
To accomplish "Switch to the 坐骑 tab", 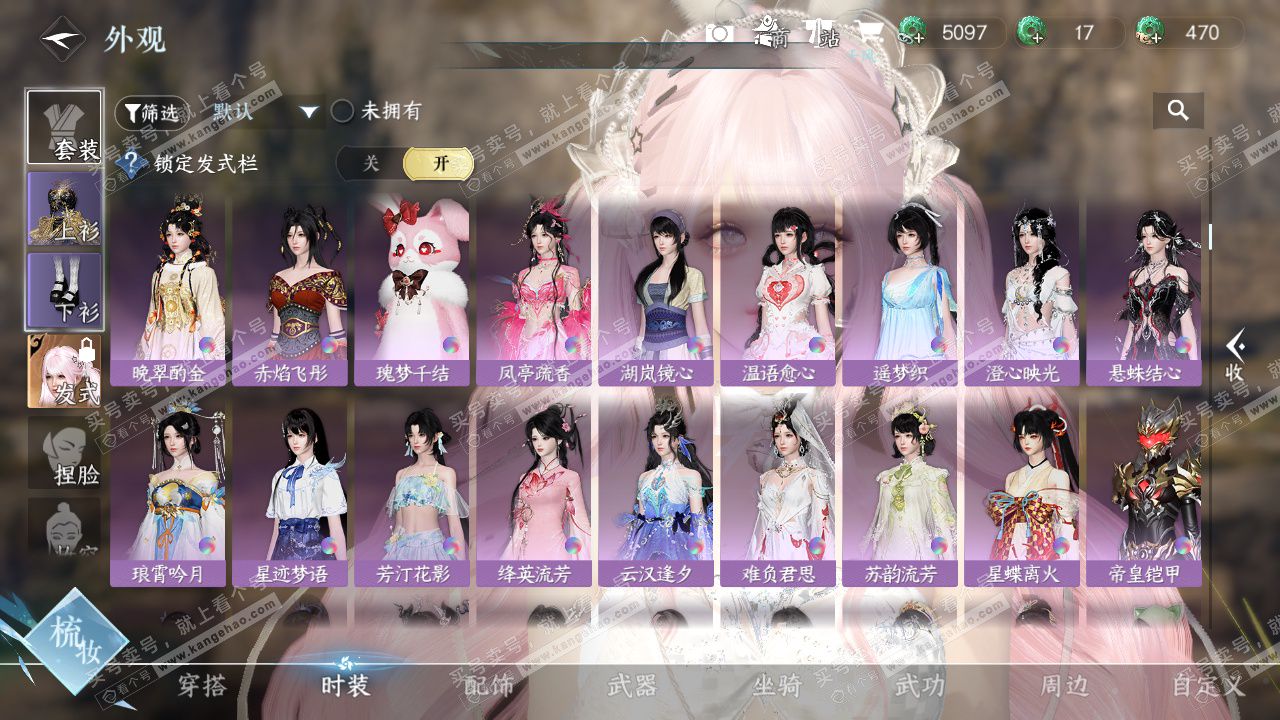I will click(777, 686).
